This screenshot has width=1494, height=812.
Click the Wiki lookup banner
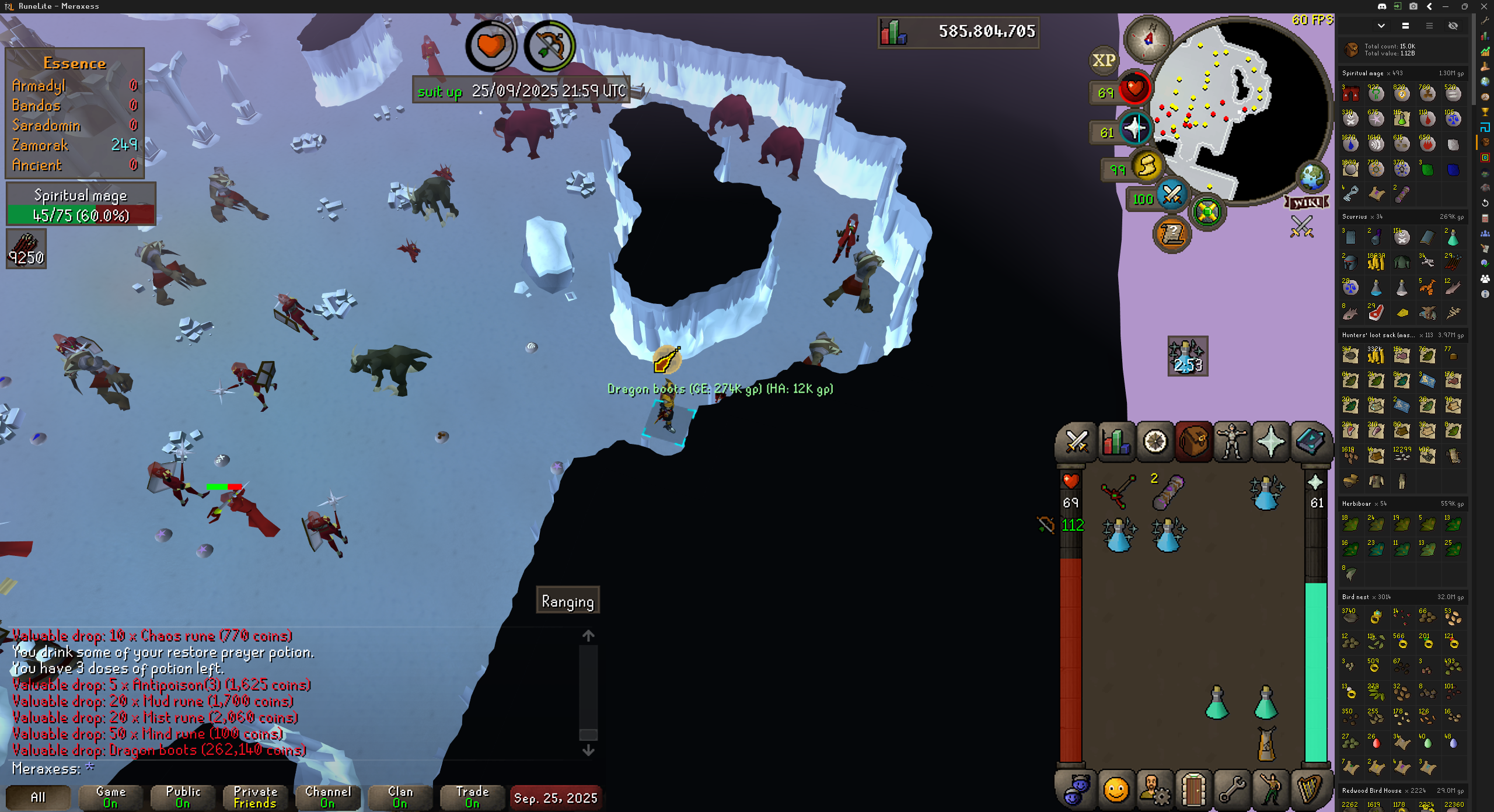coord(1307,202)
